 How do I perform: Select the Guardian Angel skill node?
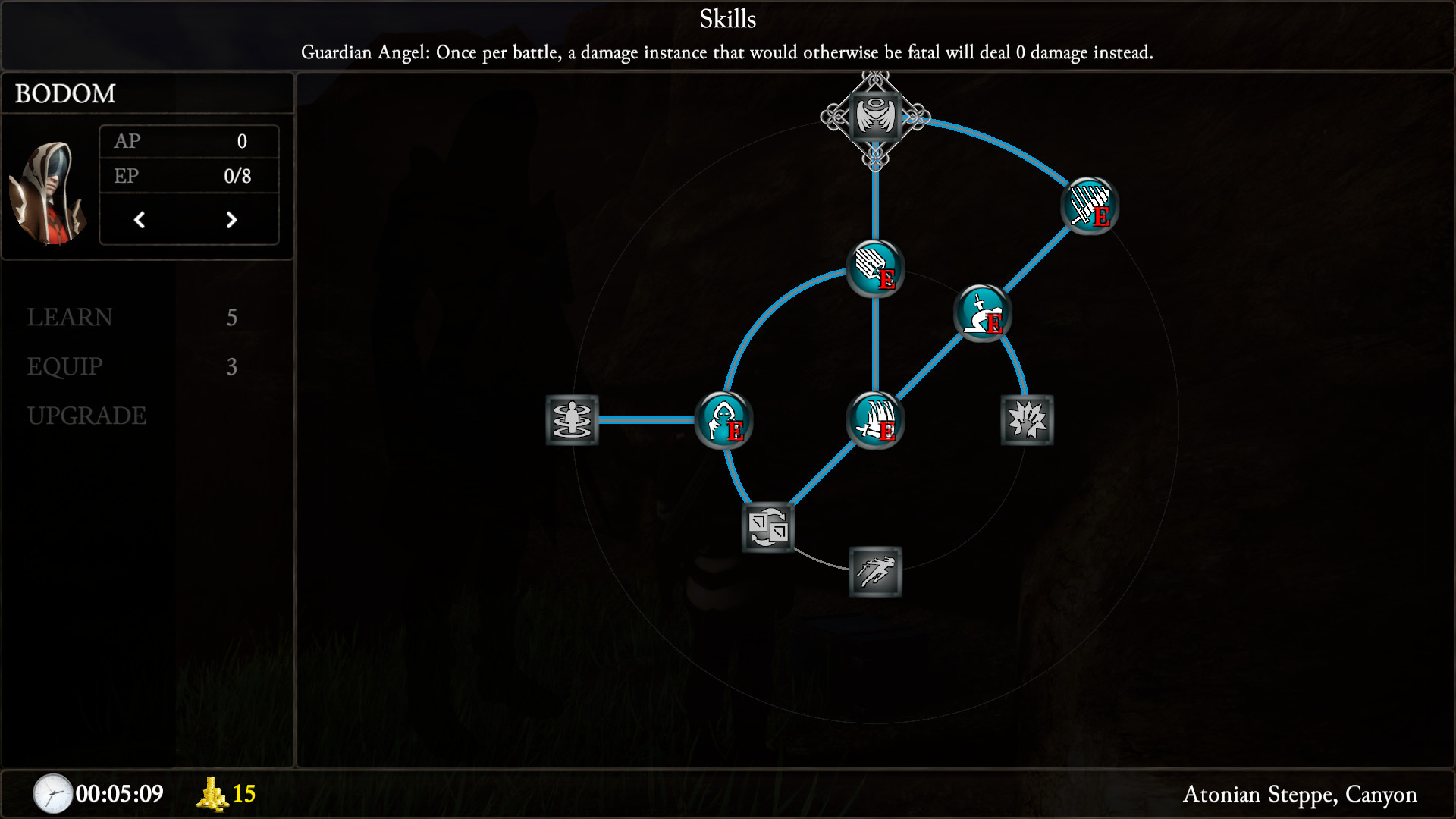[x=876, y=117]
